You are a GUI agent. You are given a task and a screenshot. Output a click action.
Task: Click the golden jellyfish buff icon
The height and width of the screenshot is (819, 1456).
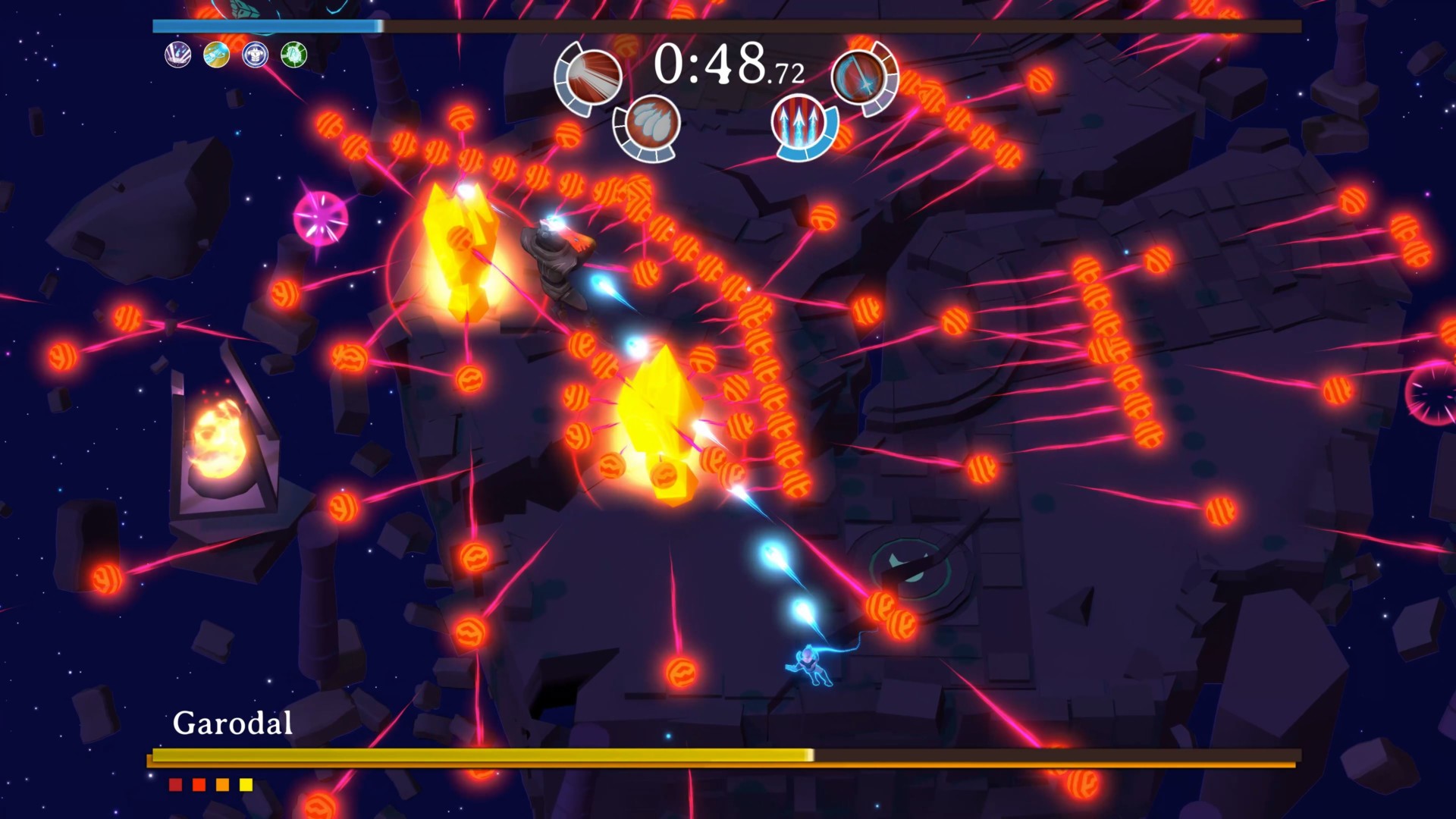point(218,56)
